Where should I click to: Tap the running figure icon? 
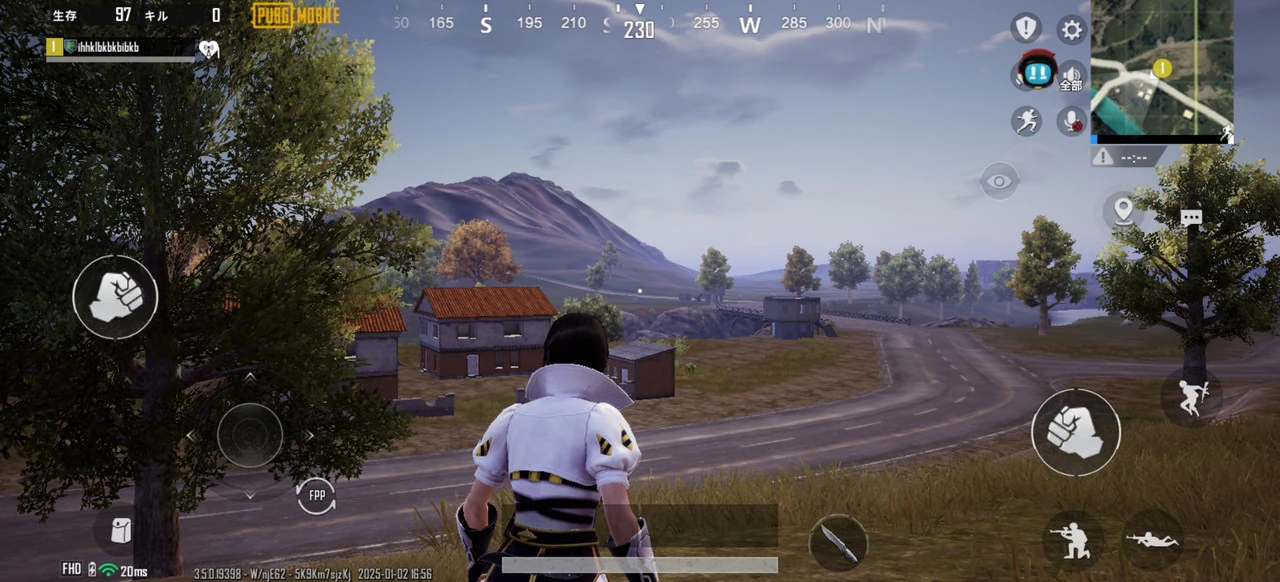(x=1026, y=121)
